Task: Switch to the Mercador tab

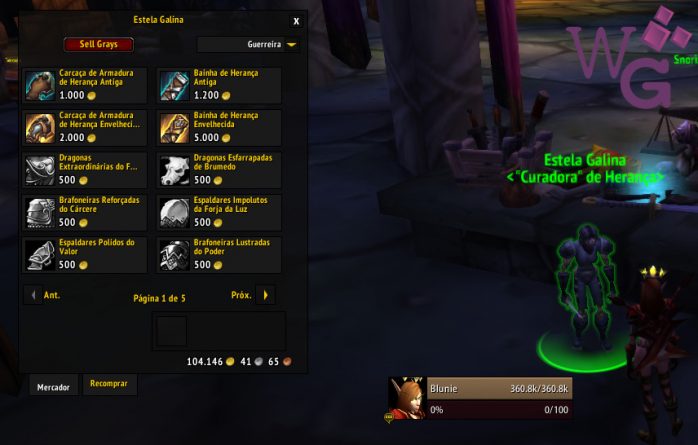Action: (54, 386)
